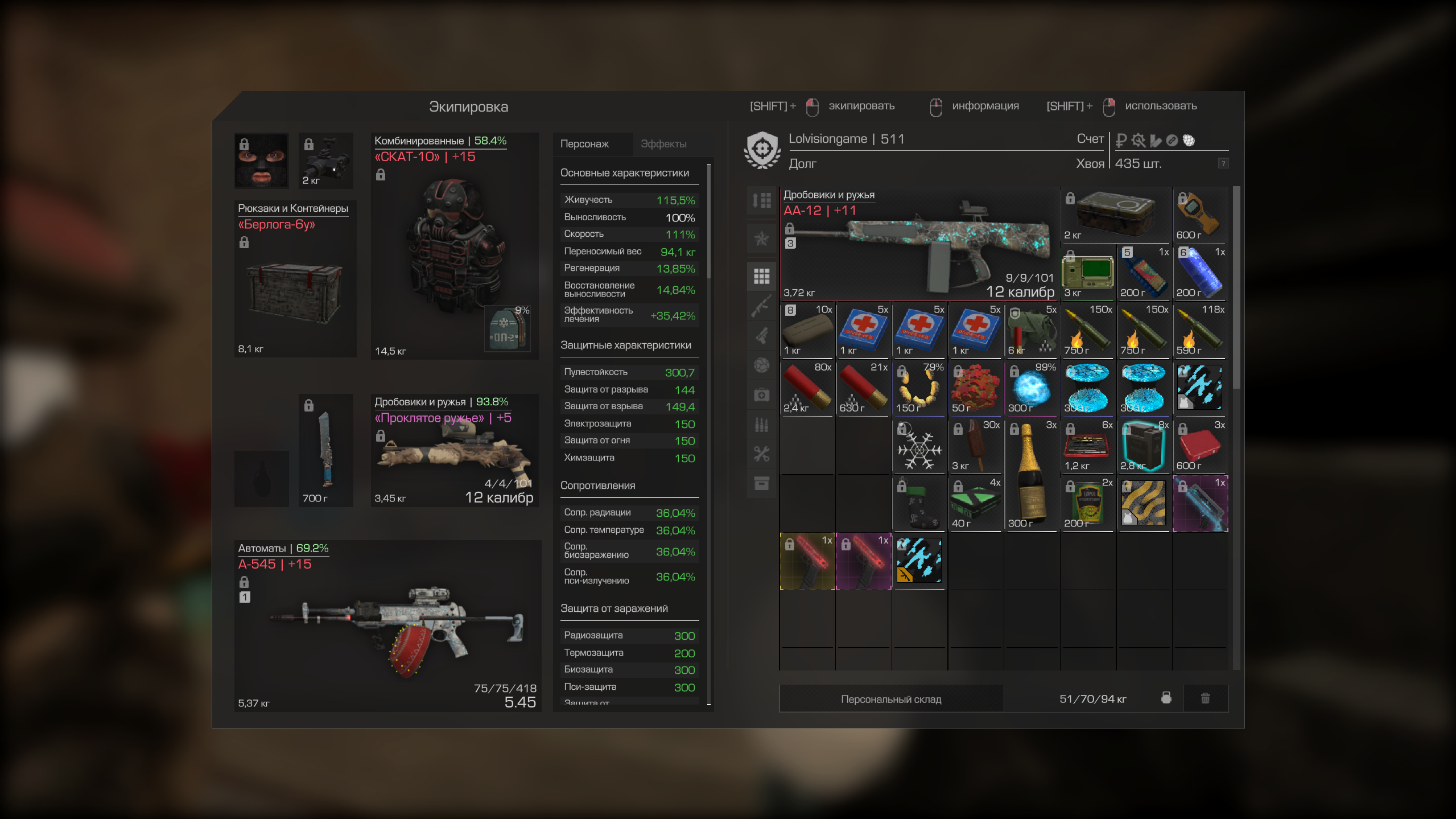Select the ice cream bar item
This screenshot has height=819, width=1456.
click(x=975, y=447)
